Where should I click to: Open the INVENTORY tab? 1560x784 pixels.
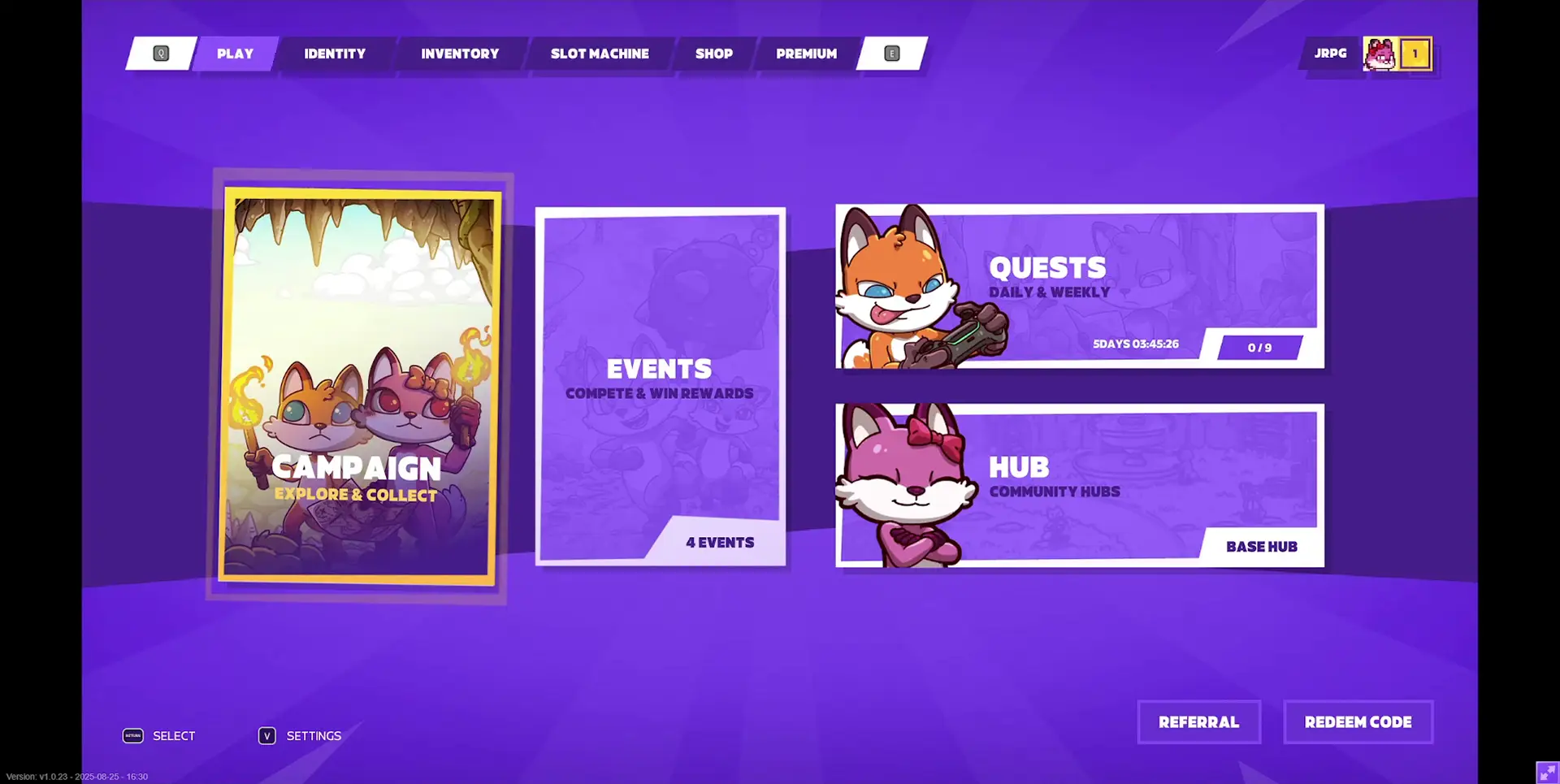(460, 54)
